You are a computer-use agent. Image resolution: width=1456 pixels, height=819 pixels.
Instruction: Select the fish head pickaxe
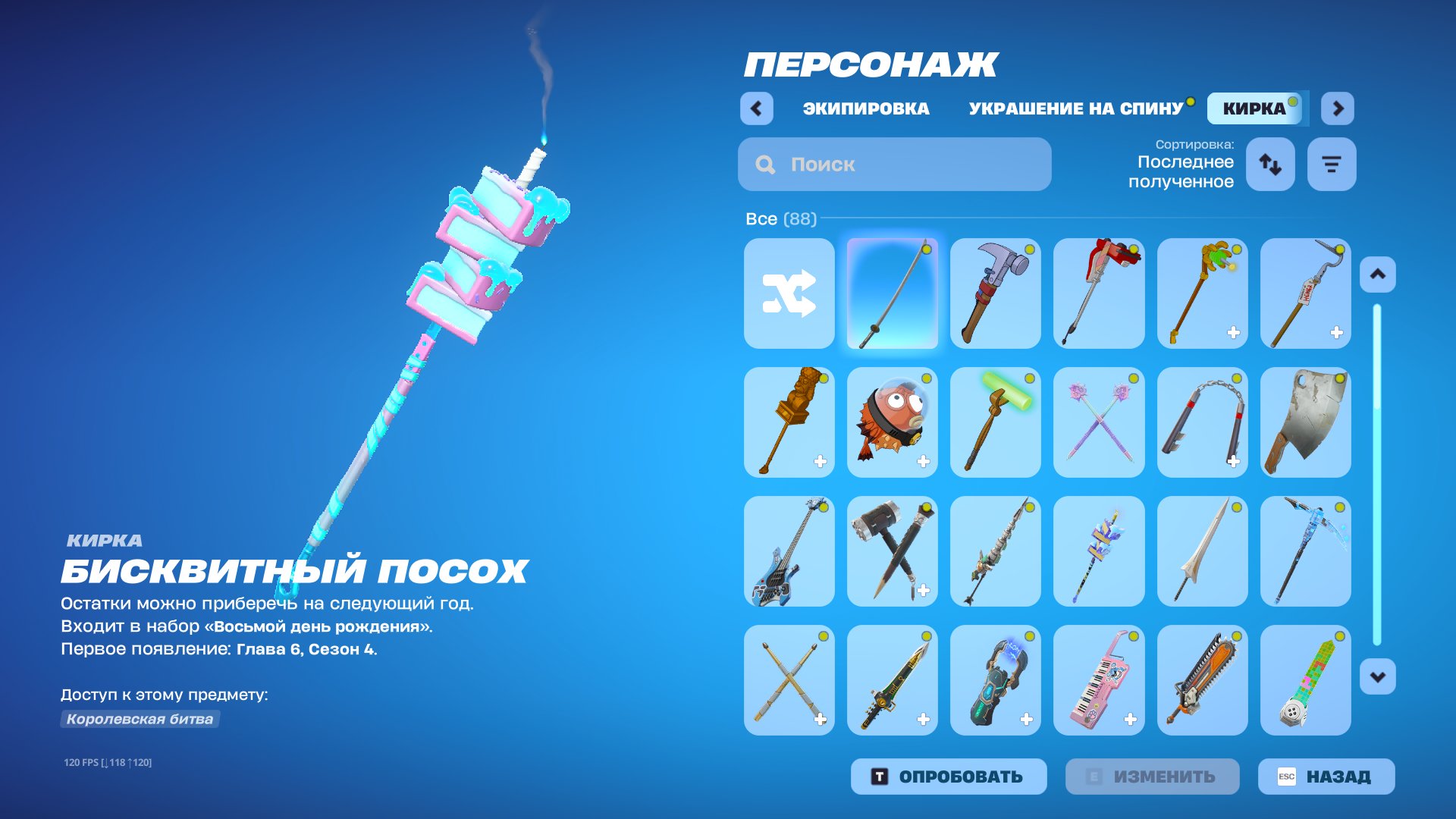tap(892, 422)
